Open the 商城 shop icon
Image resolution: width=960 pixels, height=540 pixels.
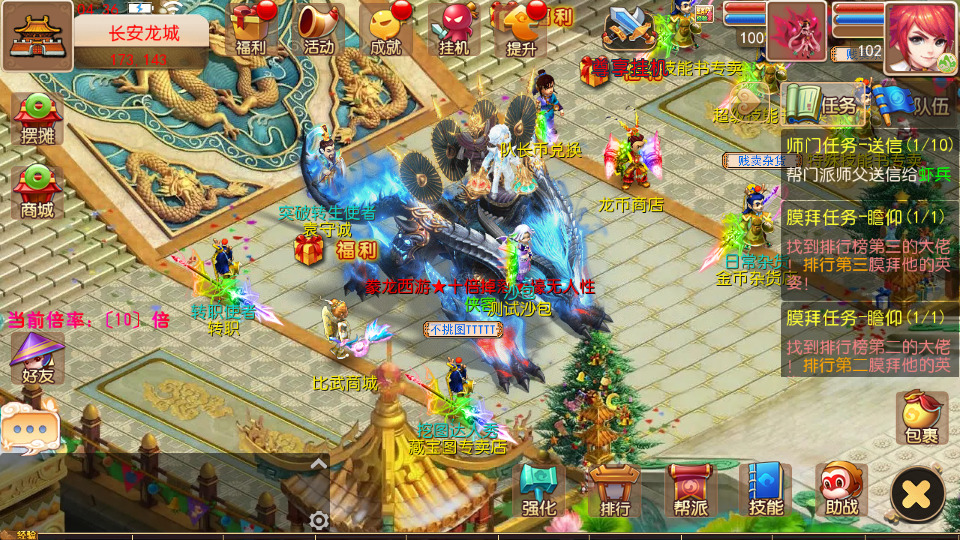[37, 192]
